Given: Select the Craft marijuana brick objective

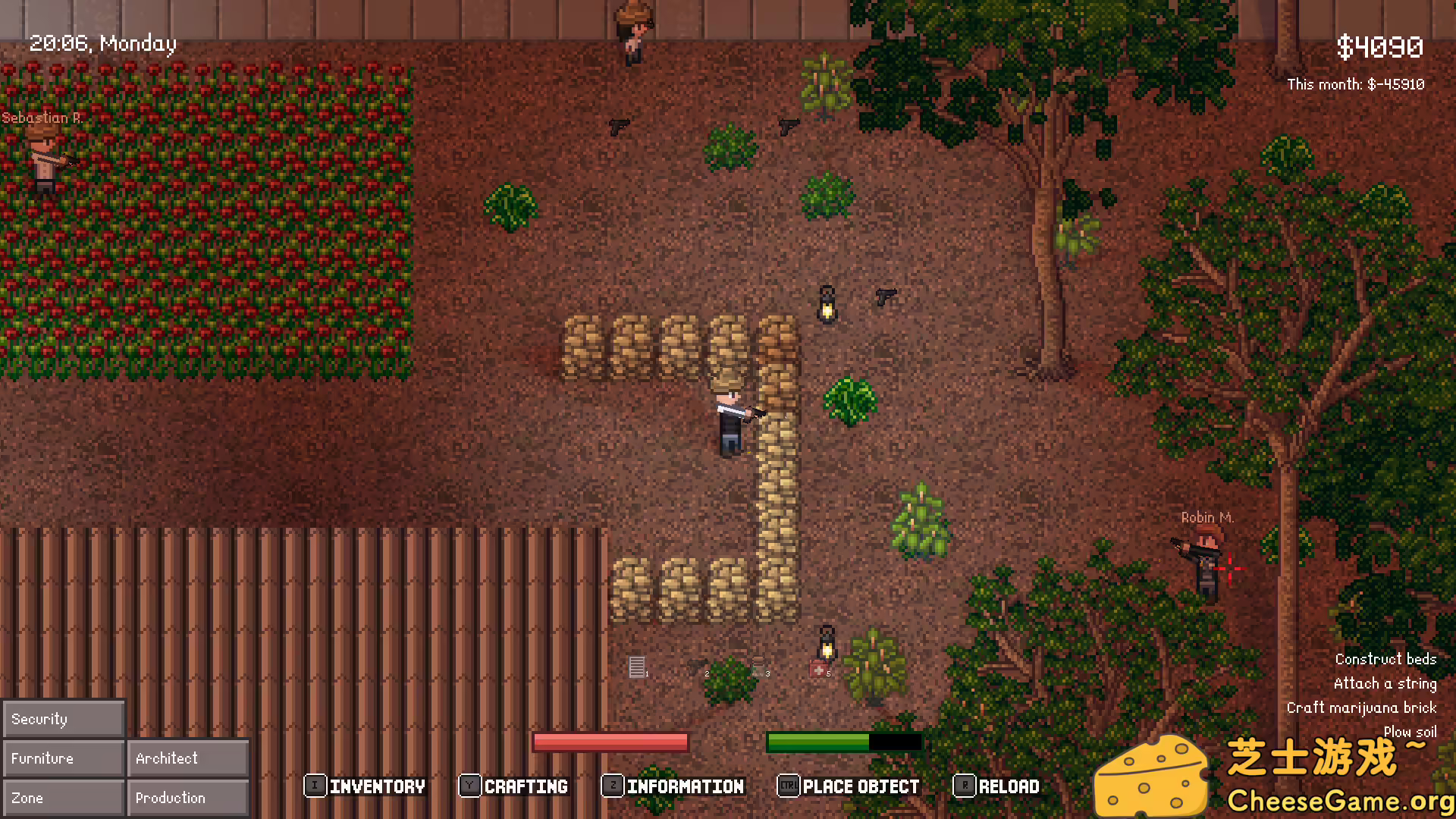Looking at the screenshot, I should [x=1361, y=708].
